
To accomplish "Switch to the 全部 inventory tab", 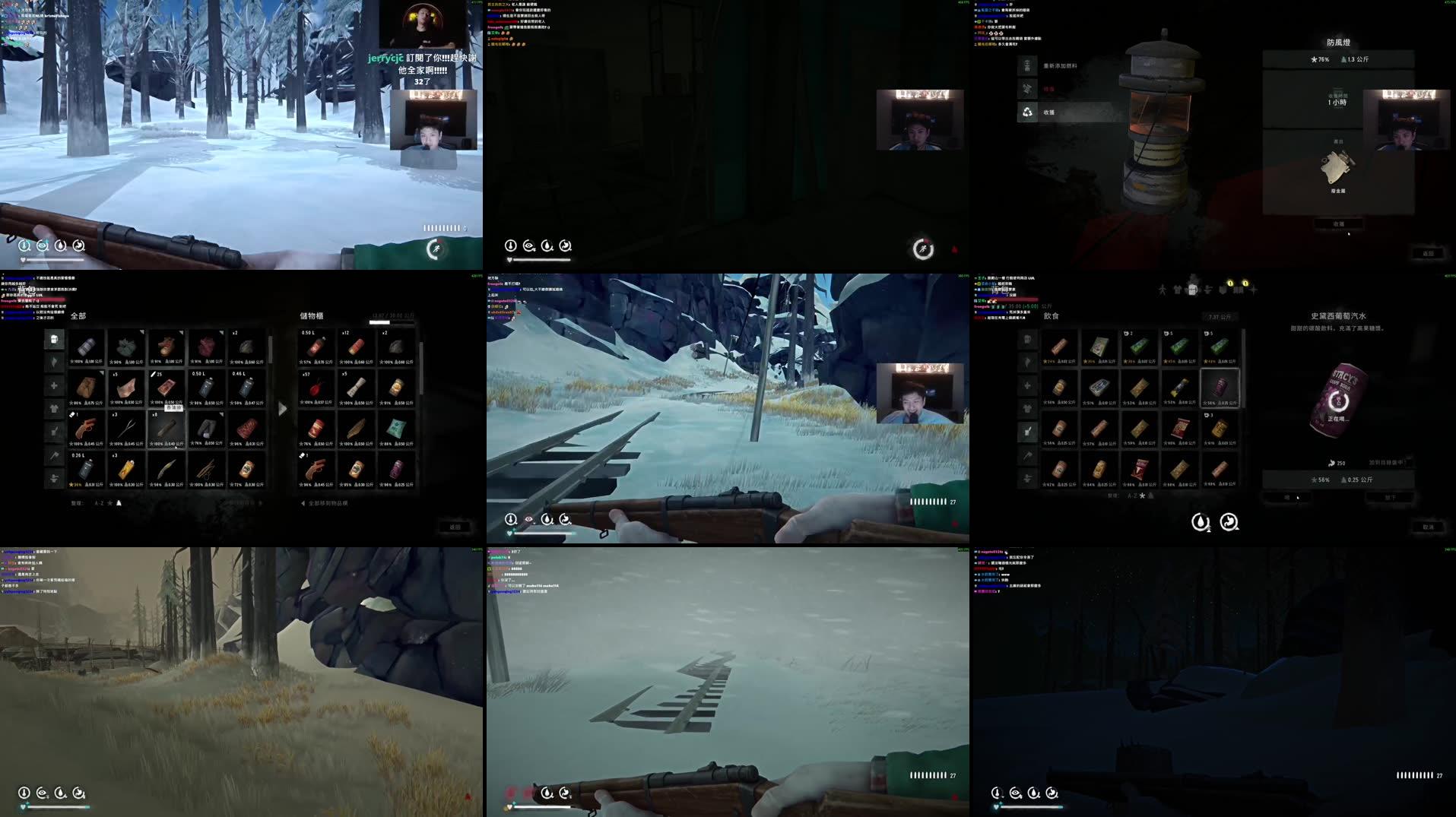I will (x=78, y=315).
